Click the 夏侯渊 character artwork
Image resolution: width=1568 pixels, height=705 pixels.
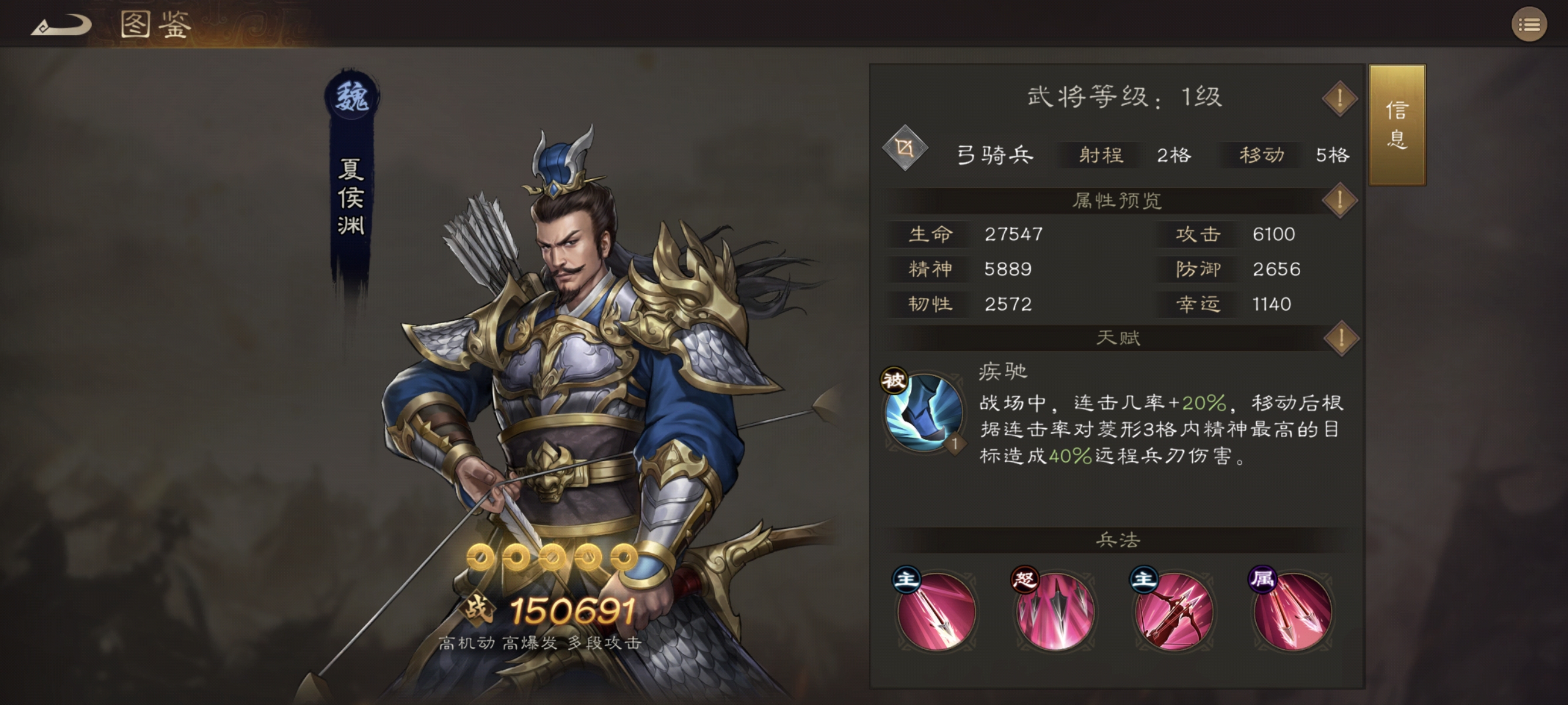click(x=578, y=335)
